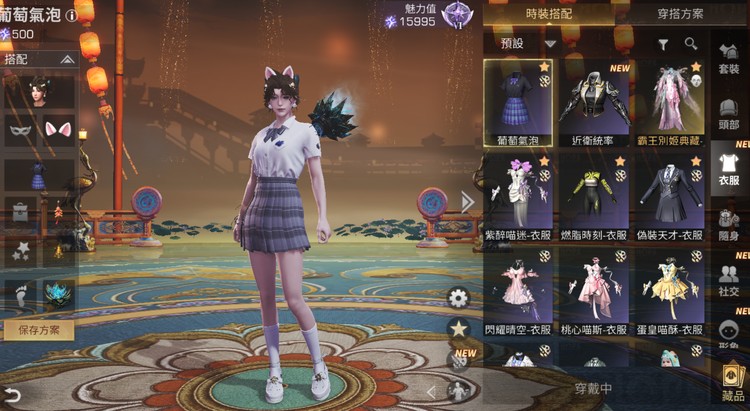Open the gear settings icon

pyautogui.click(x=459, y=297)
